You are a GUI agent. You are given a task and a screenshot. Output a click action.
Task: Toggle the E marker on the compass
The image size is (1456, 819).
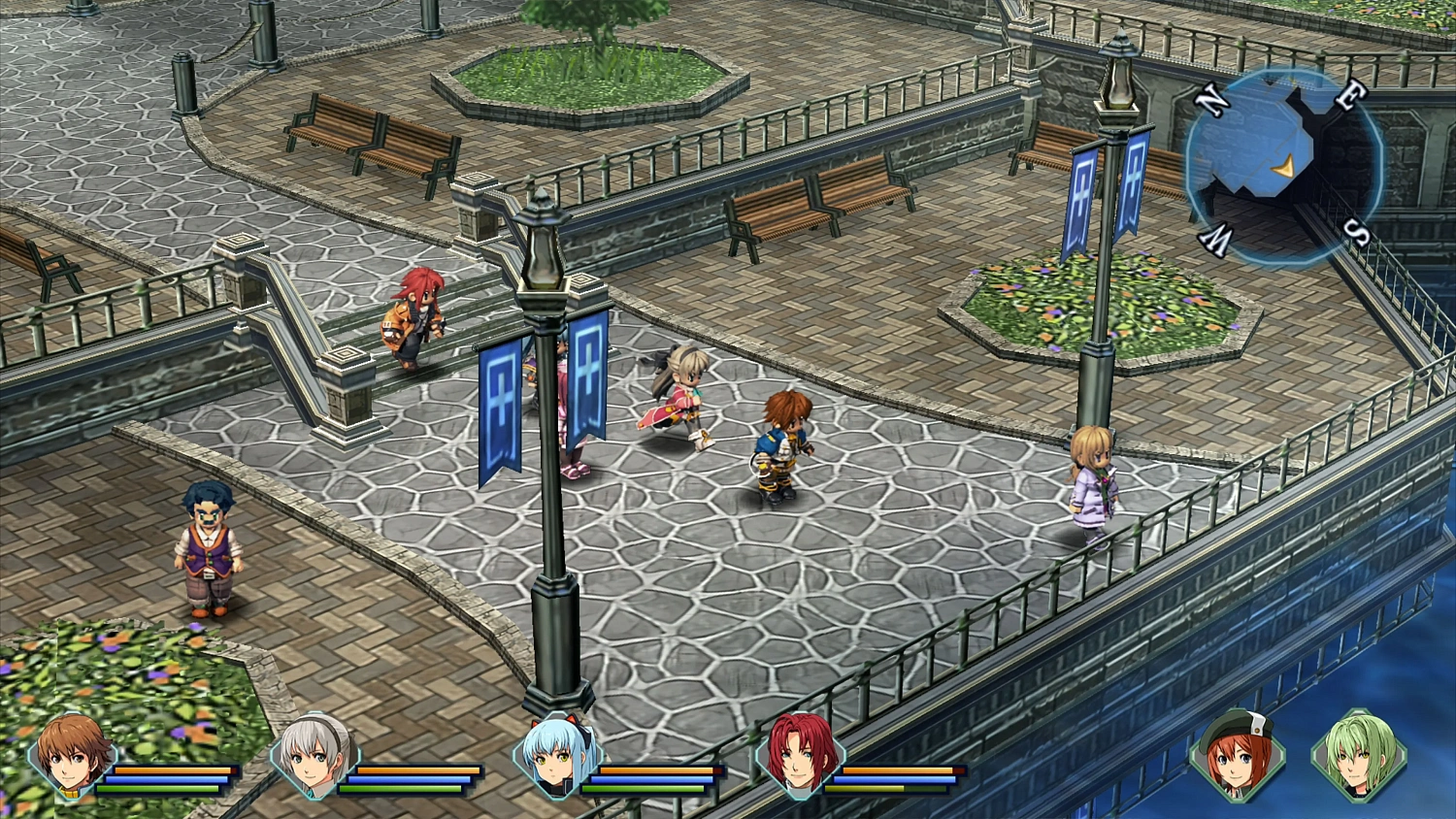[1349, 97]
